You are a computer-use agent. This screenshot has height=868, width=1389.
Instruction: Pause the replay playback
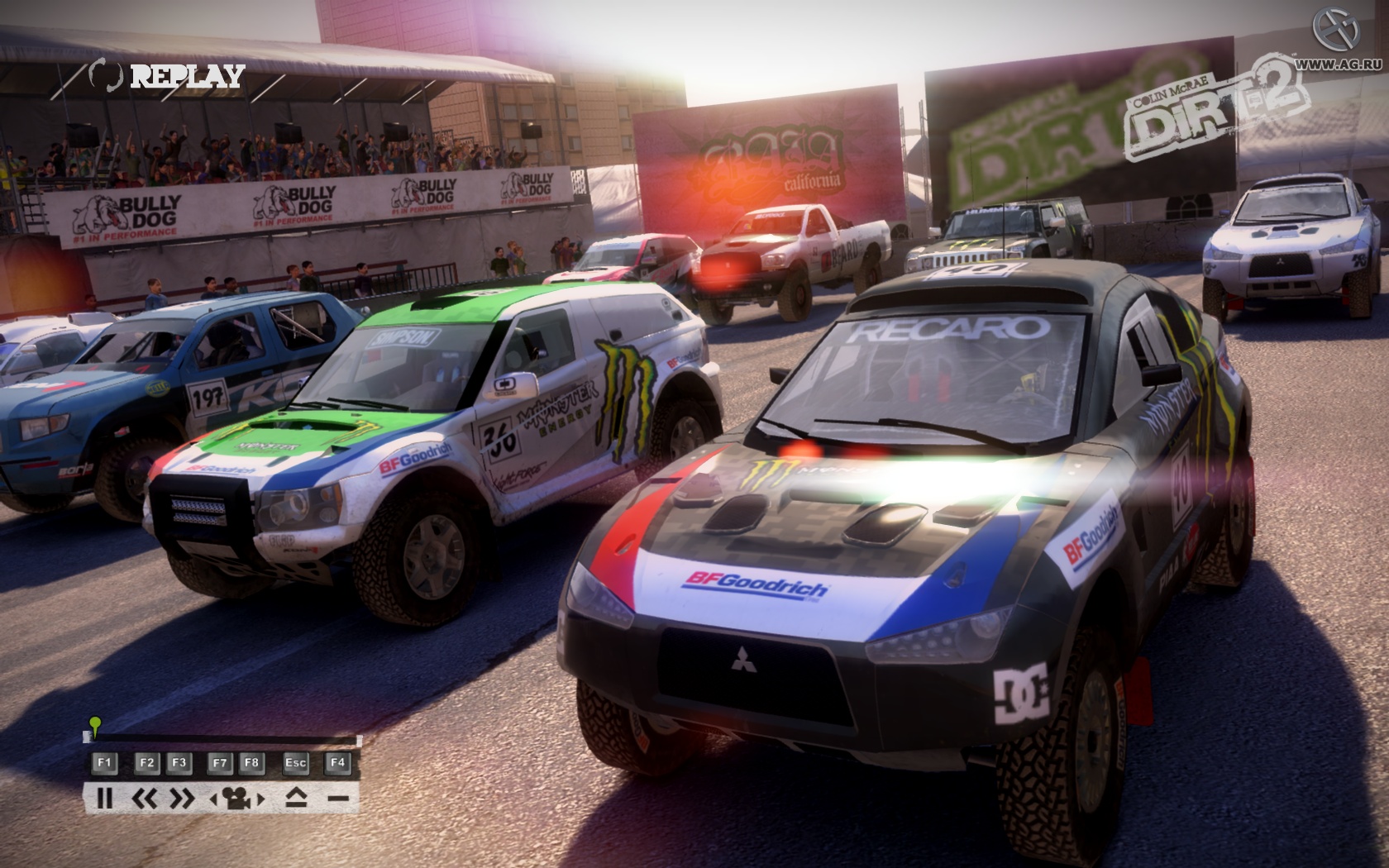(x=104, y=799)
